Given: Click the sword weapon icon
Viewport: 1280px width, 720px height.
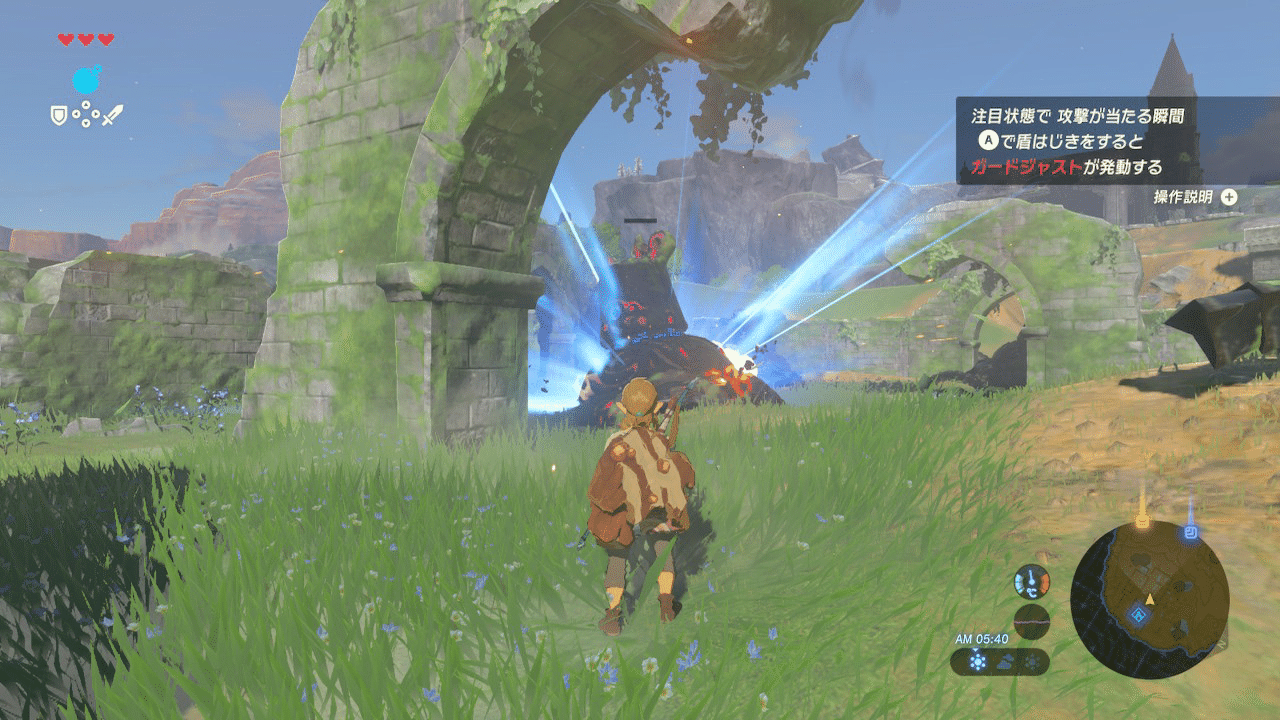Looking at the screenshot, I should click(113, 113).
